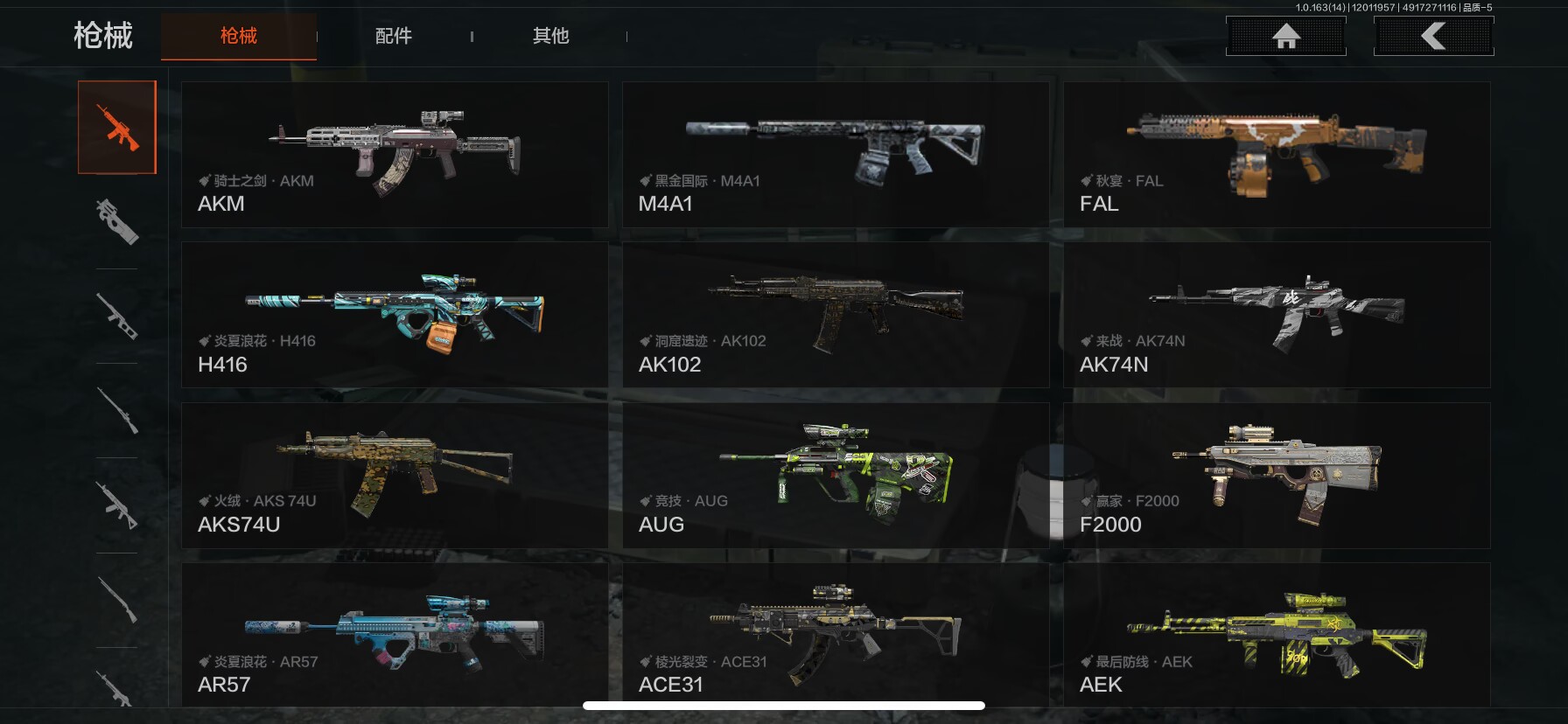Choose the F2000 weapon card

pos(1277,476)
